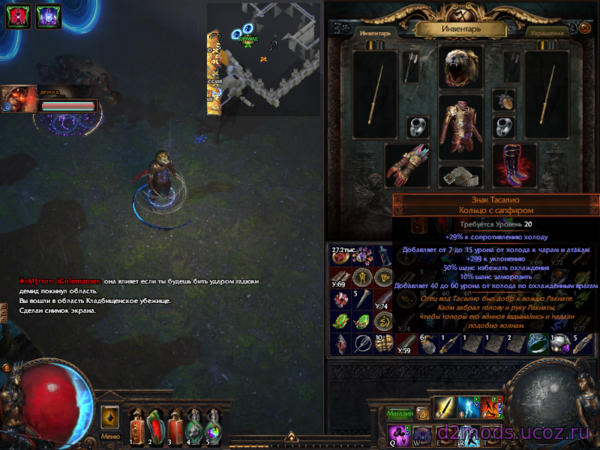Viewport: 600px width, 450px height.
Task: Click the ring slot below the amulet
Action: click(505, 127)
